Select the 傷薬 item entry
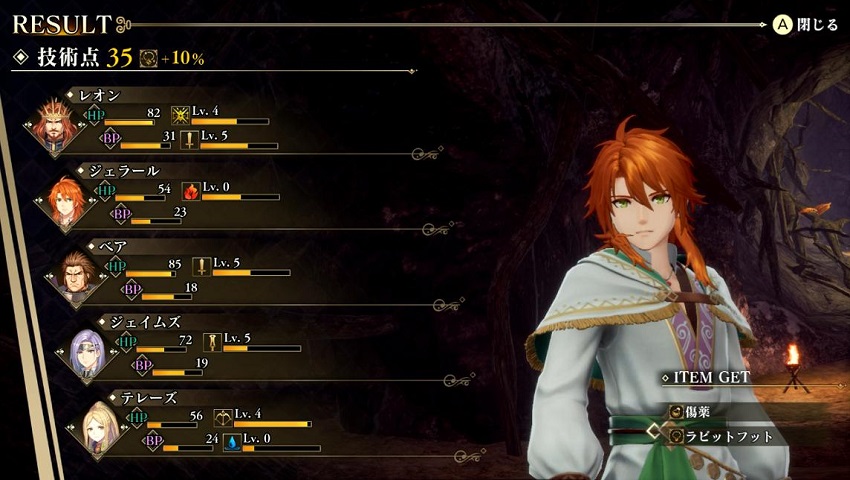The width and height of the screenshot is (850, 480). pyautogui.click(x=700, y=411)
